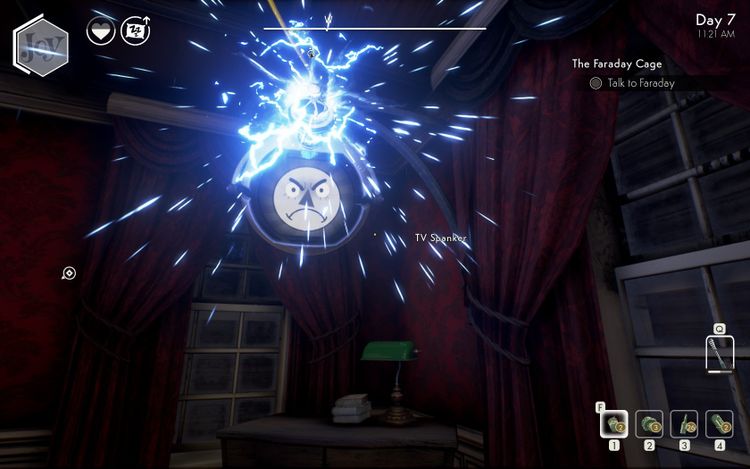Select the heart health status icon

click(101, 31)
